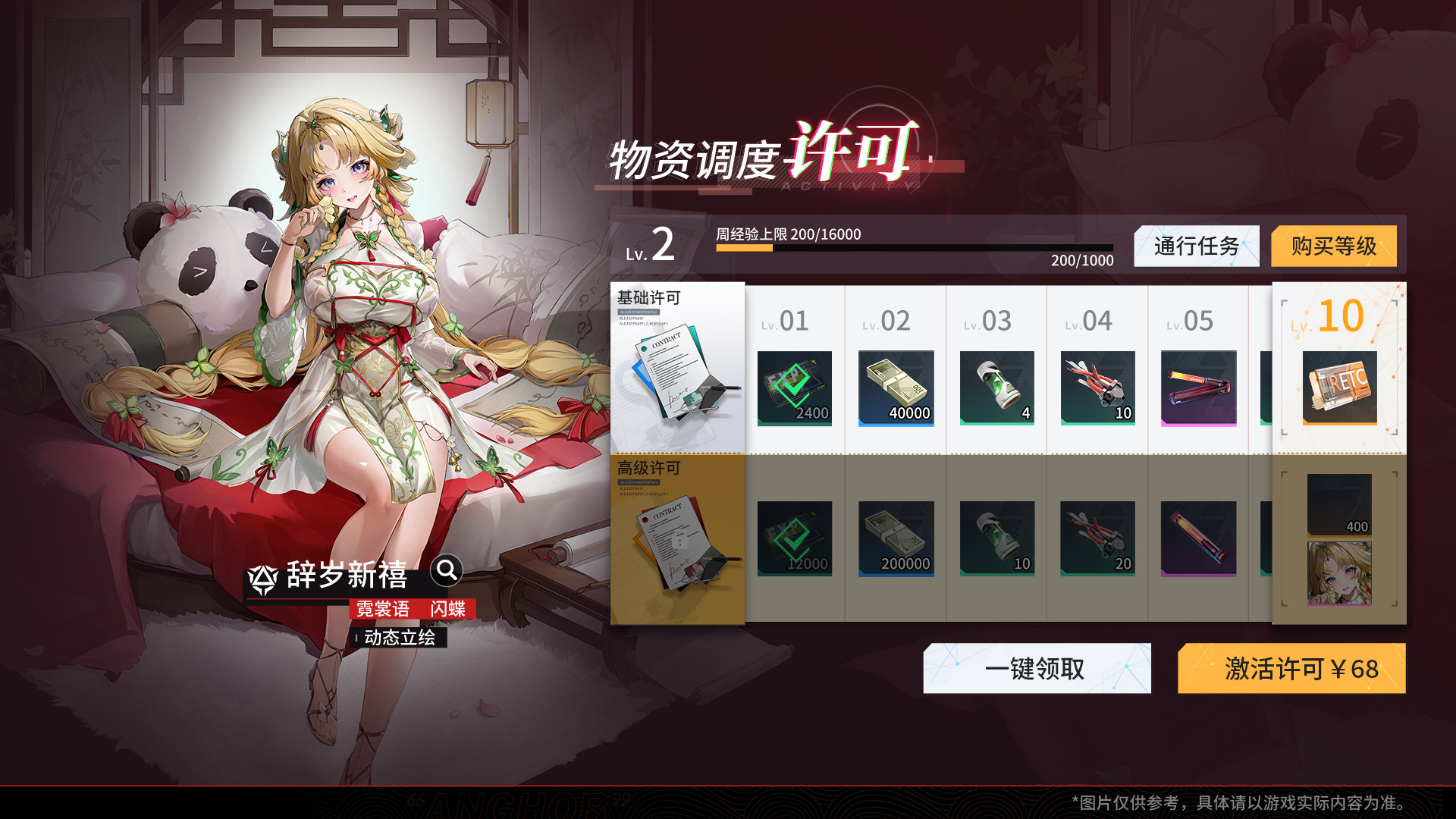Select the Lv.01 EXP card reward icon
Viewport: 1456px width, 819px height.
[795, 389]
